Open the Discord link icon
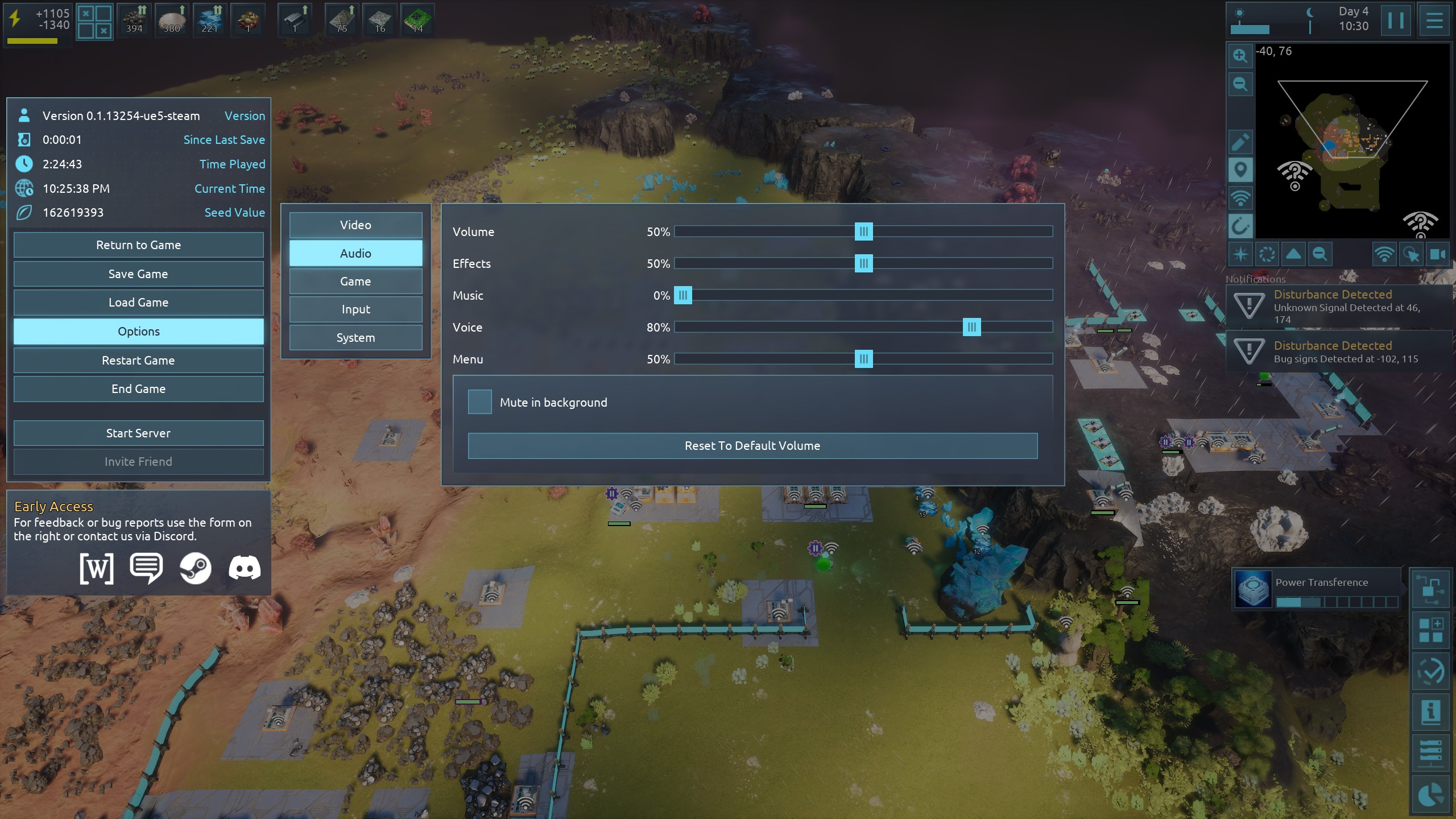Screen dimensions: 1456x819 (x=245, y=568)
